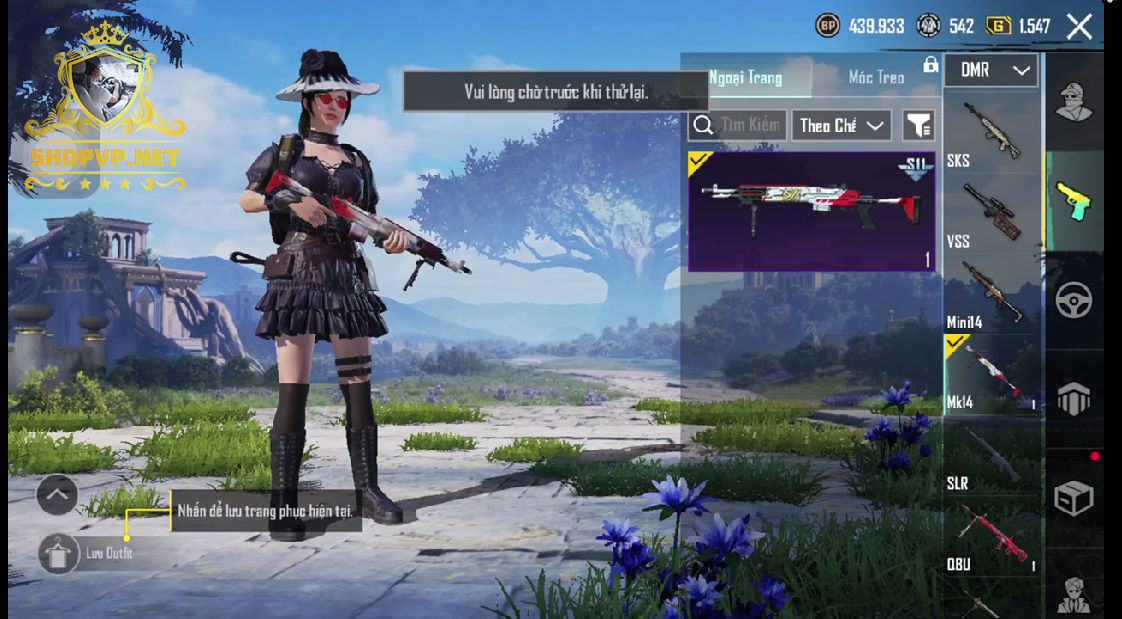Choose the SLR weapon entry
Image resolution: width=1122 pixels, height=619 pixels.
coord(992,456)
